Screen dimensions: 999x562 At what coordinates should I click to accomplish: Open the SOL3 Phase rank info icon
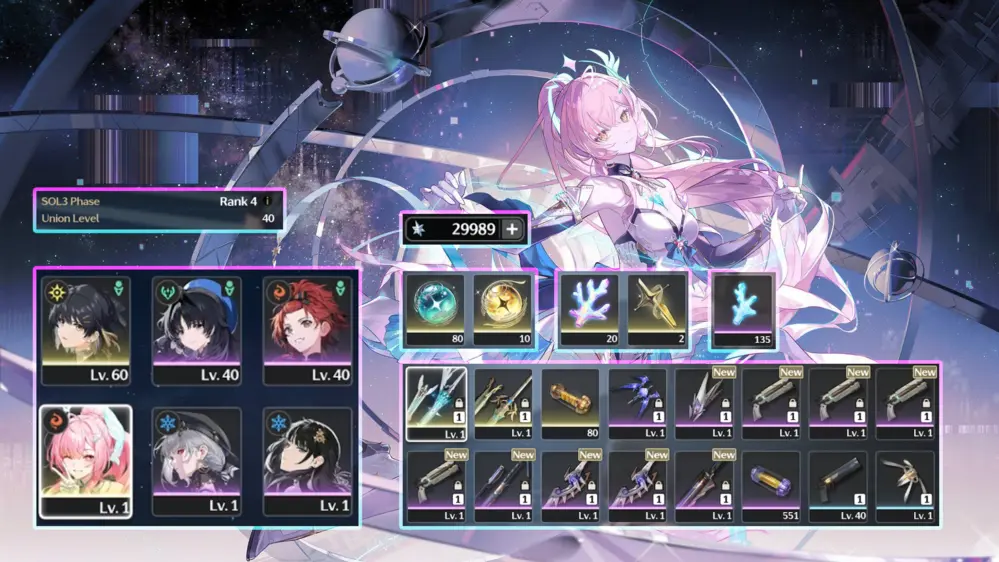tap(267, 200)
